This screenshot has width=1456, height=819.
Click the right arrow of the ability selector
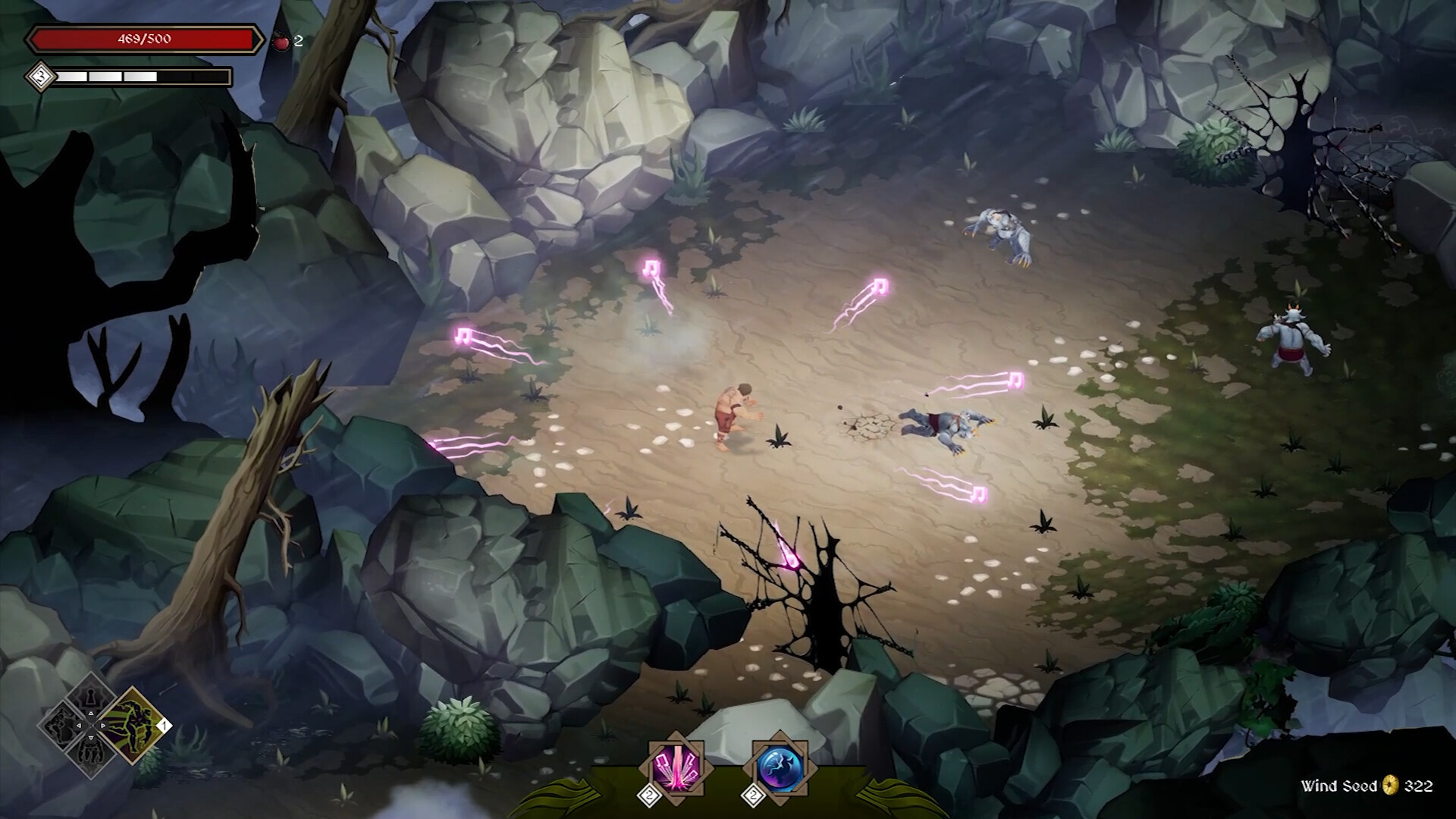click(103, 726)
